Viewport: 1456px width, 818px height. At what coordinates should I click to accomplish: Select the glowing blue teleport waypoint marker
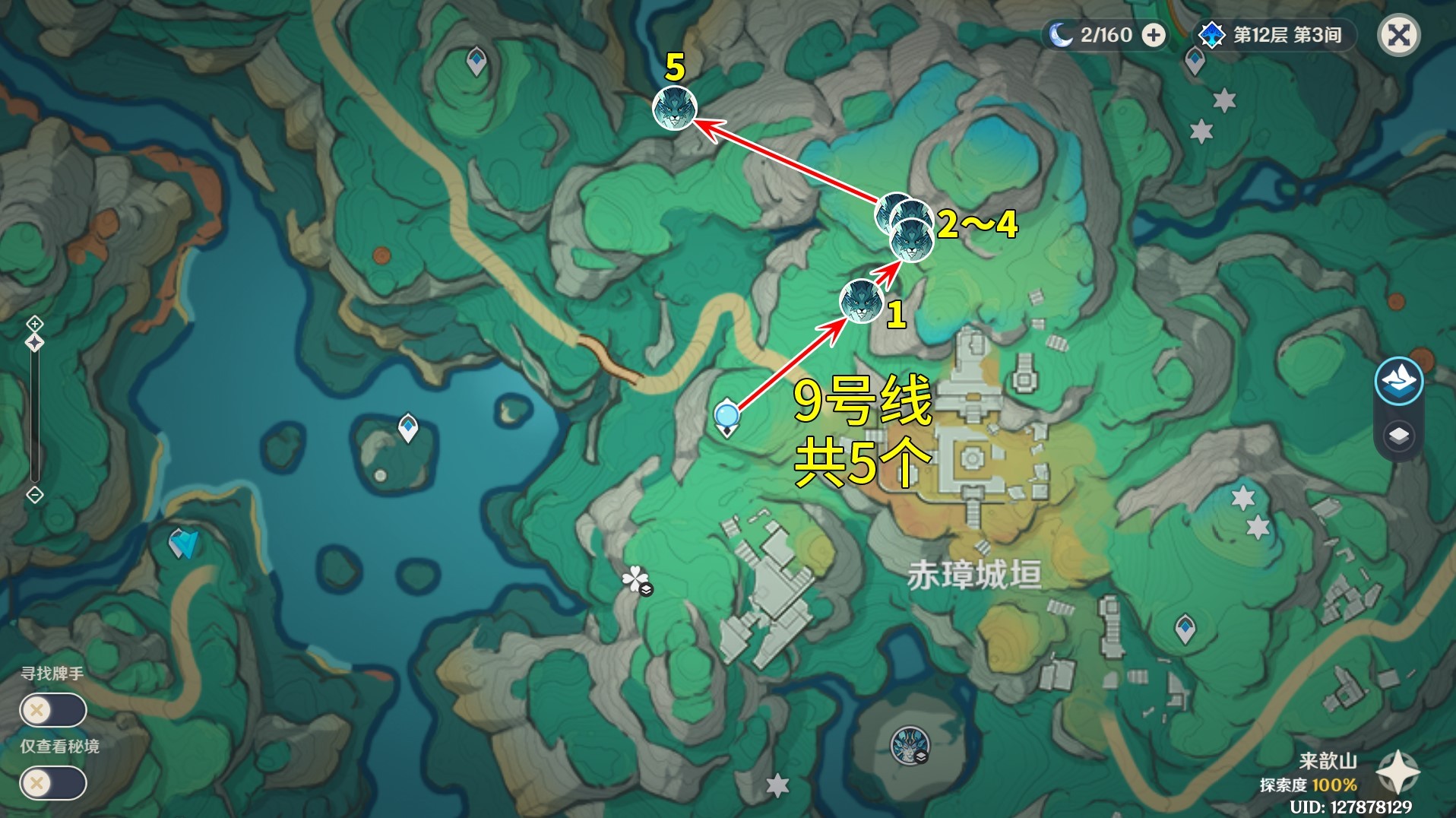tap(727, 417)
